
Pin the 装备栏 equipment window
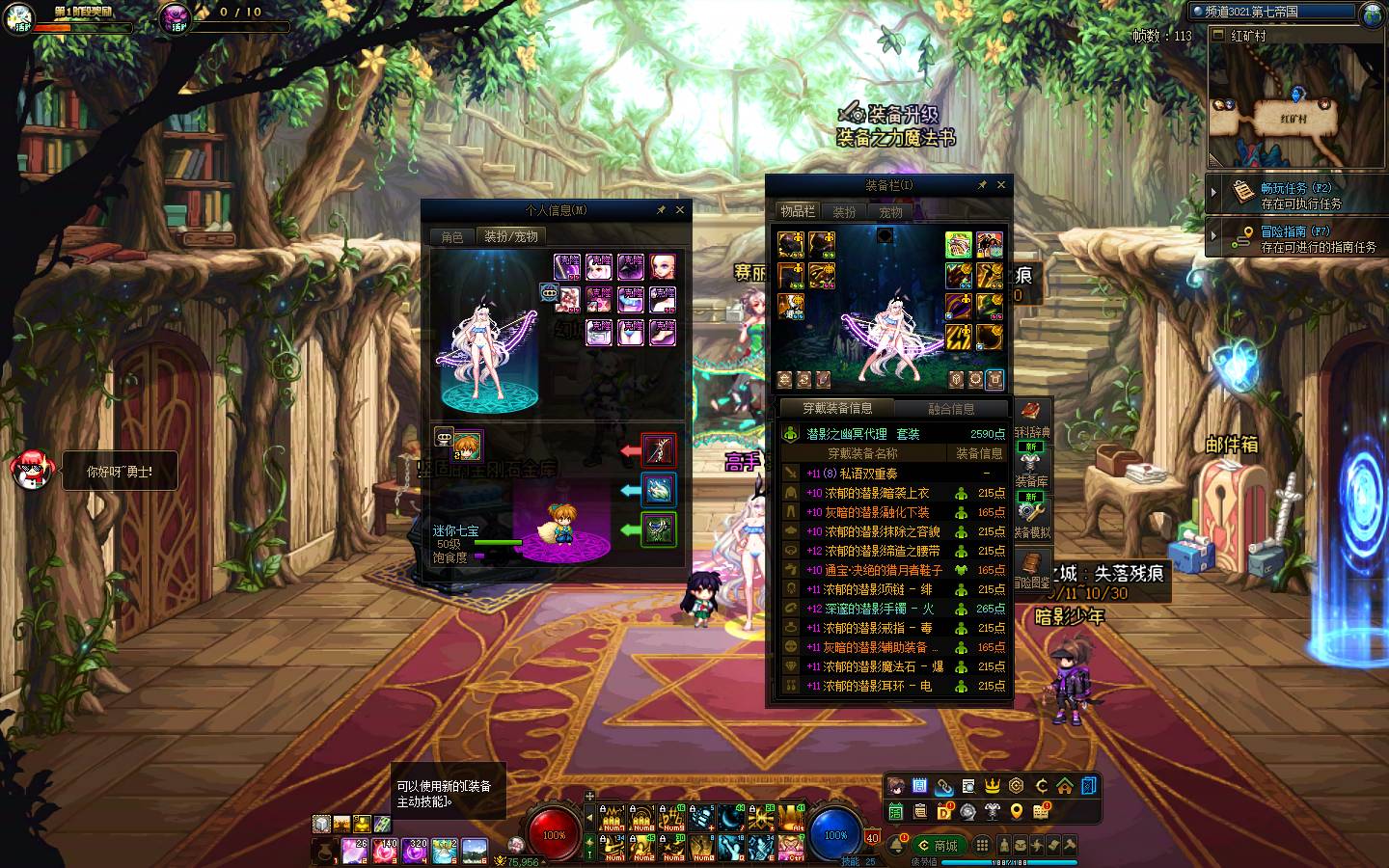981,184
